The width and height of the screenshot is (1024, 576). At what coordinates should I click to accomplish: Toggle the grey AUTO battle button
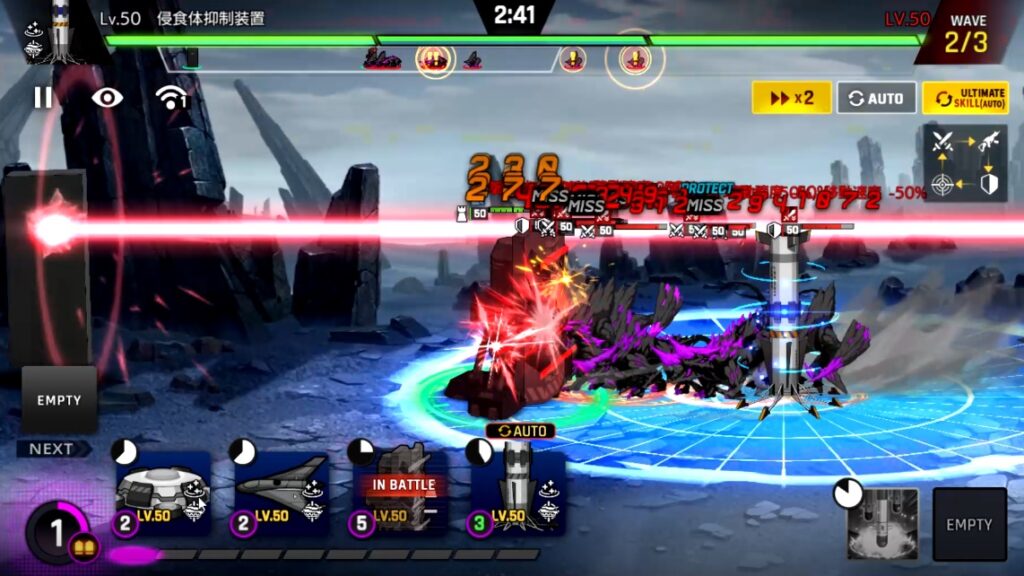(x=876, y=98)
